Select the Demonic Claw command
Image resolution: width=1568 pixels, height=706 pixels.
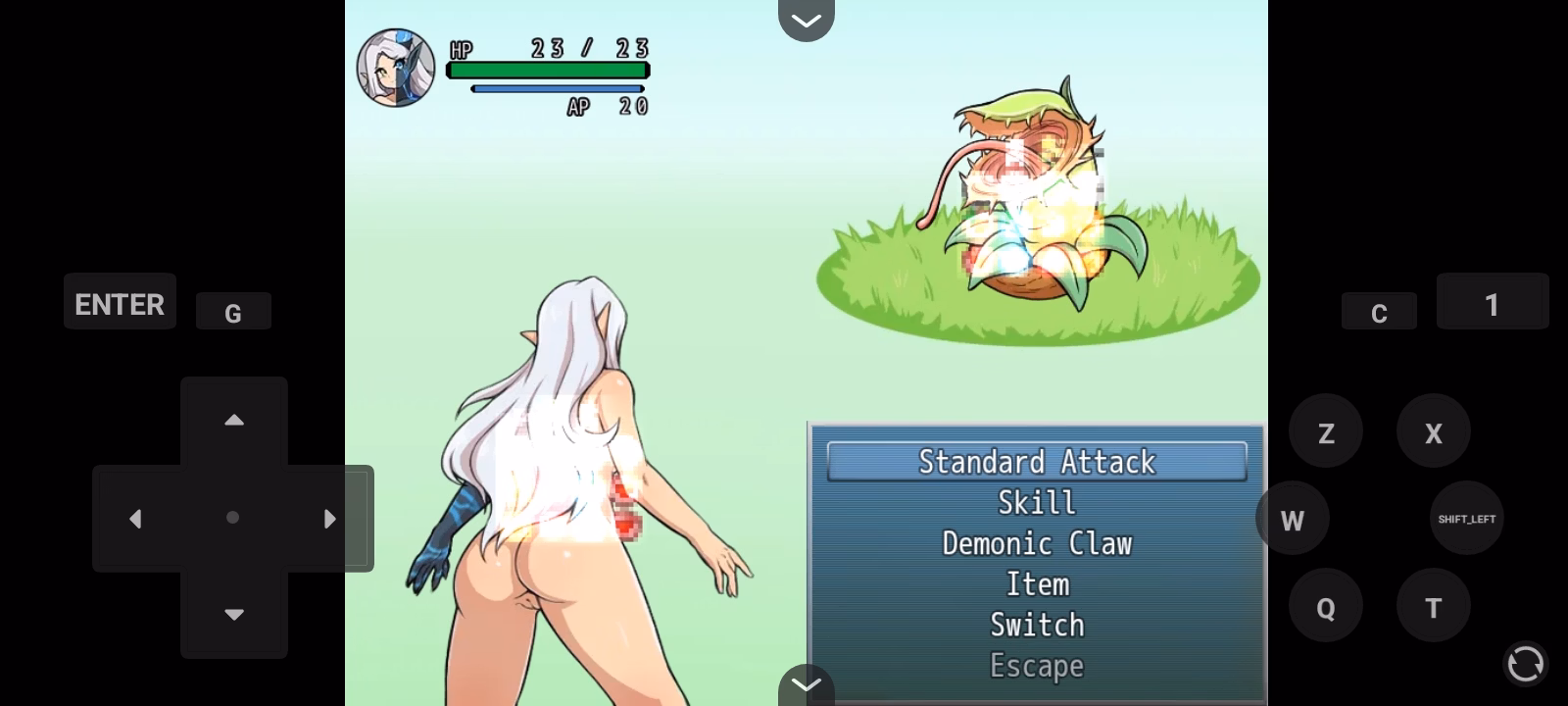pyautogui.click(x=1037, y=543)
